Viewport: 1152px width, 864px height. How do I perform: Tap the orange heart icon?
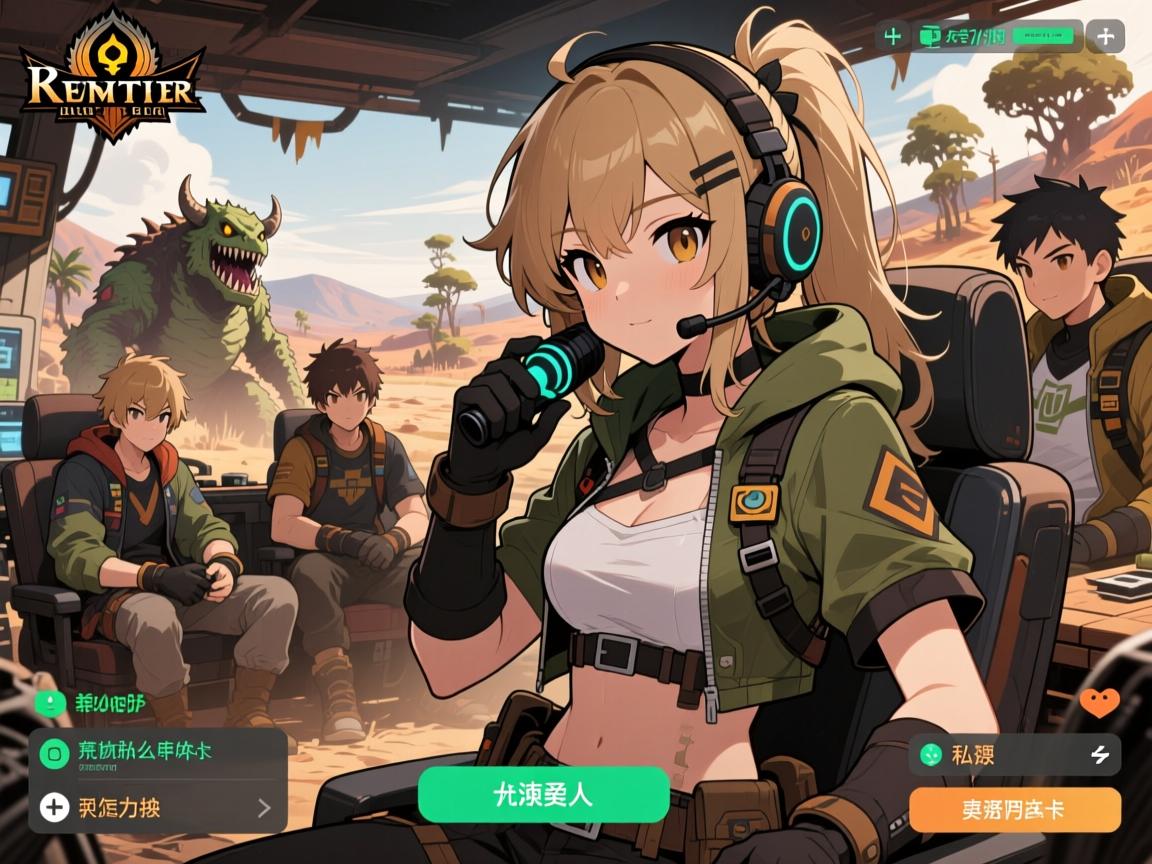1100,703
